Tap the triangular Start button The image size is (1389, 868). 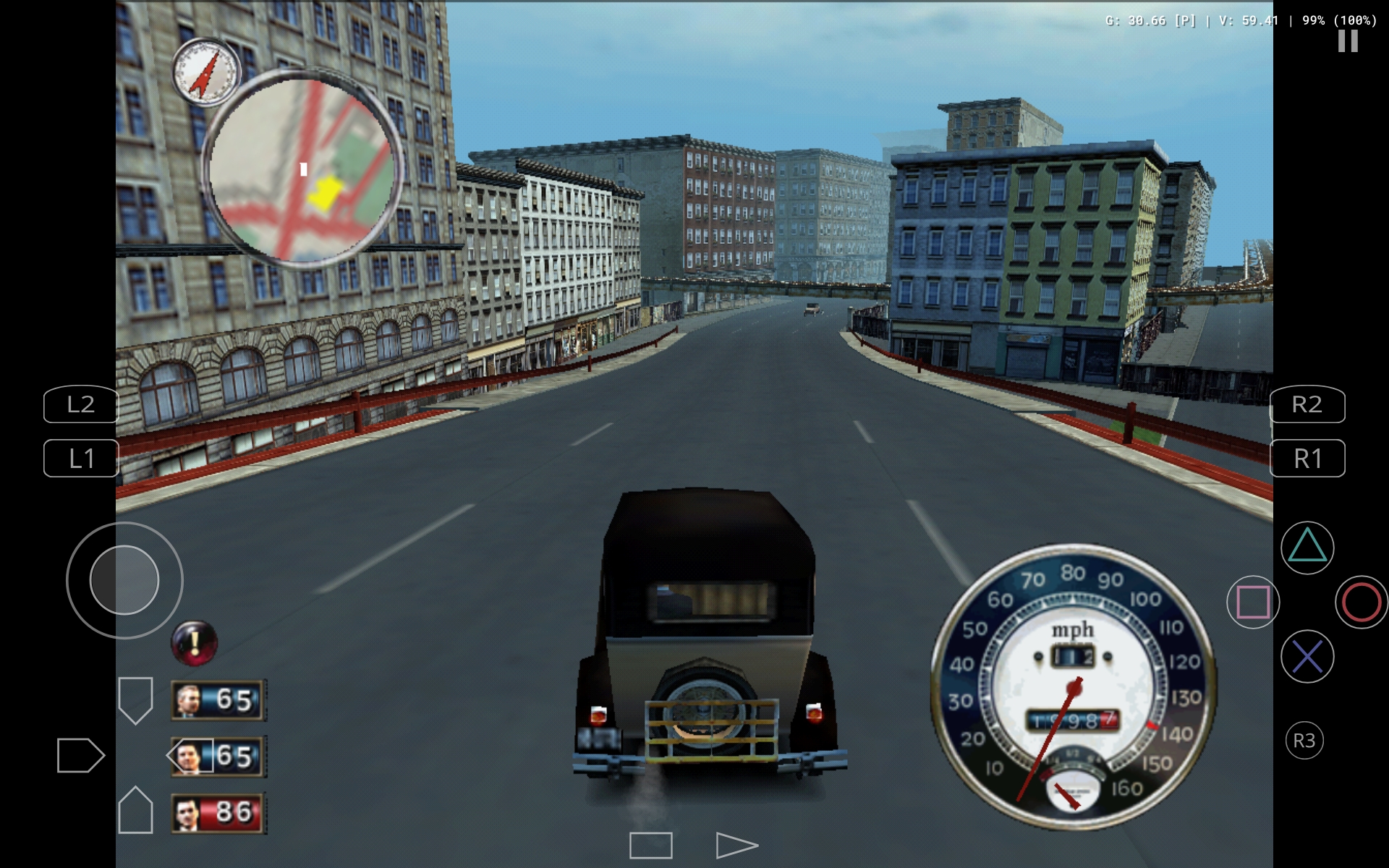tap(736, 845)
